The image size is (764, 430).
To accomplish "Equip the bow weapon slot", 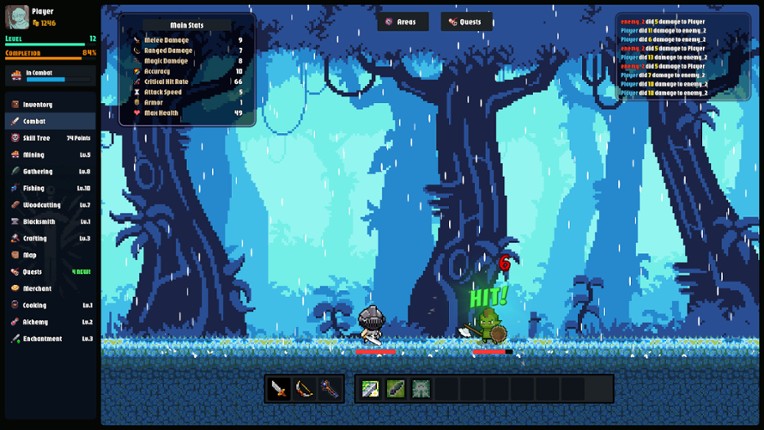I will [304, 388].
